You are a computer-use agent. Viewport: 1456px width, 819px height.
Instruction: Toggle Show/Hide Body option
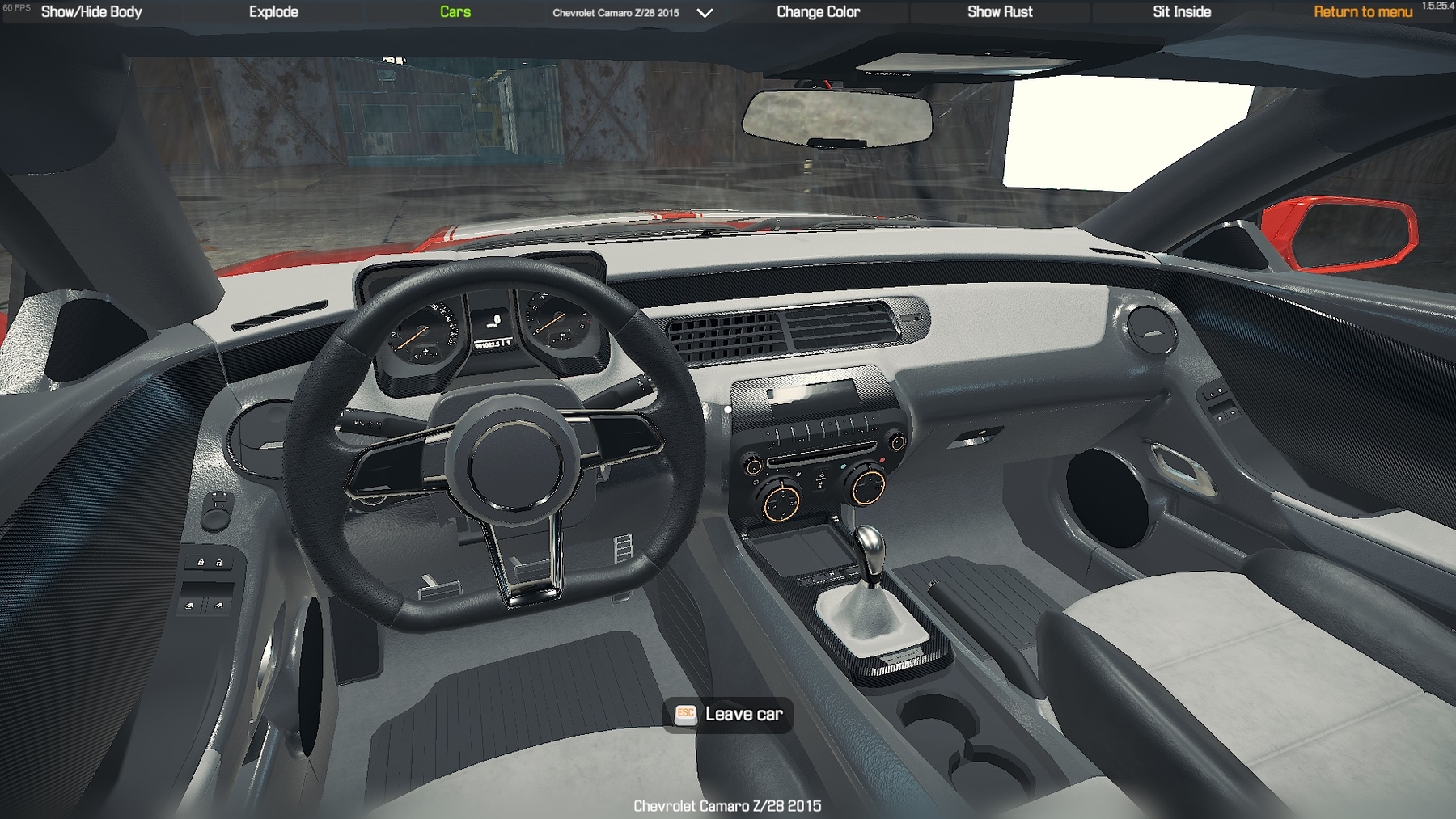[x=91, y=12]
